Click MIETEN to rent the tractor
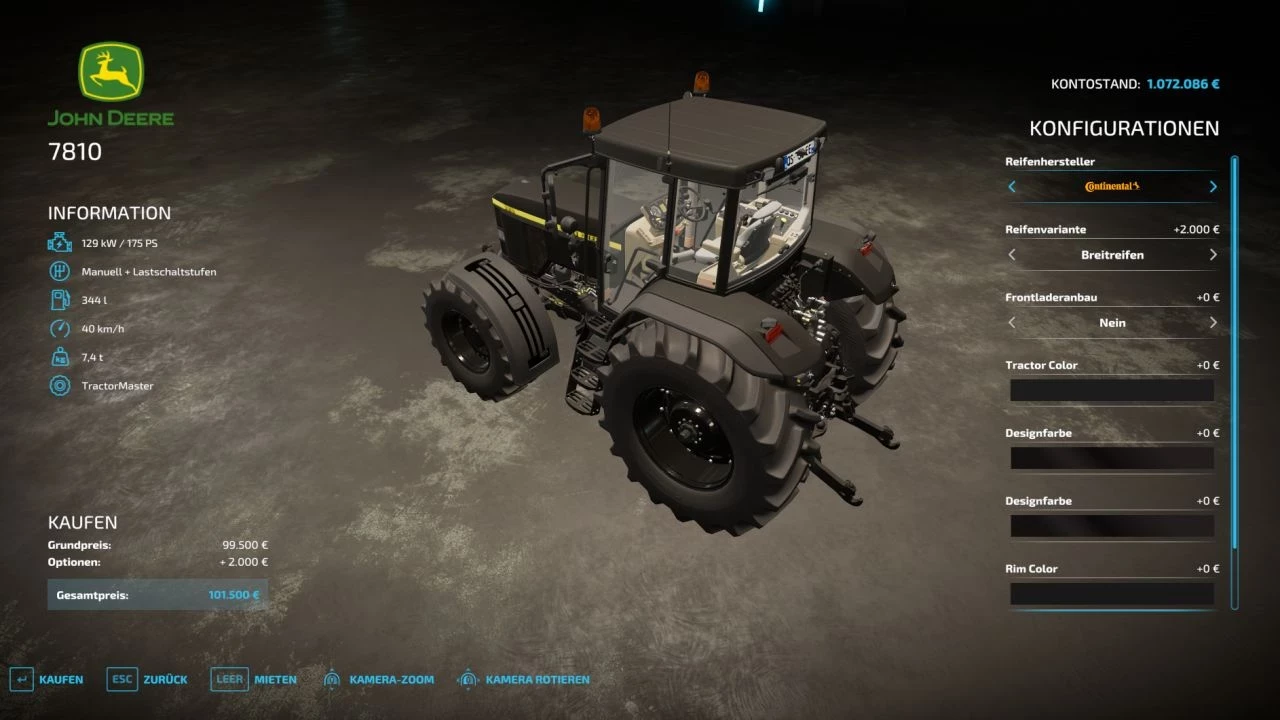The image size is (1280, 720). [275, 678]
